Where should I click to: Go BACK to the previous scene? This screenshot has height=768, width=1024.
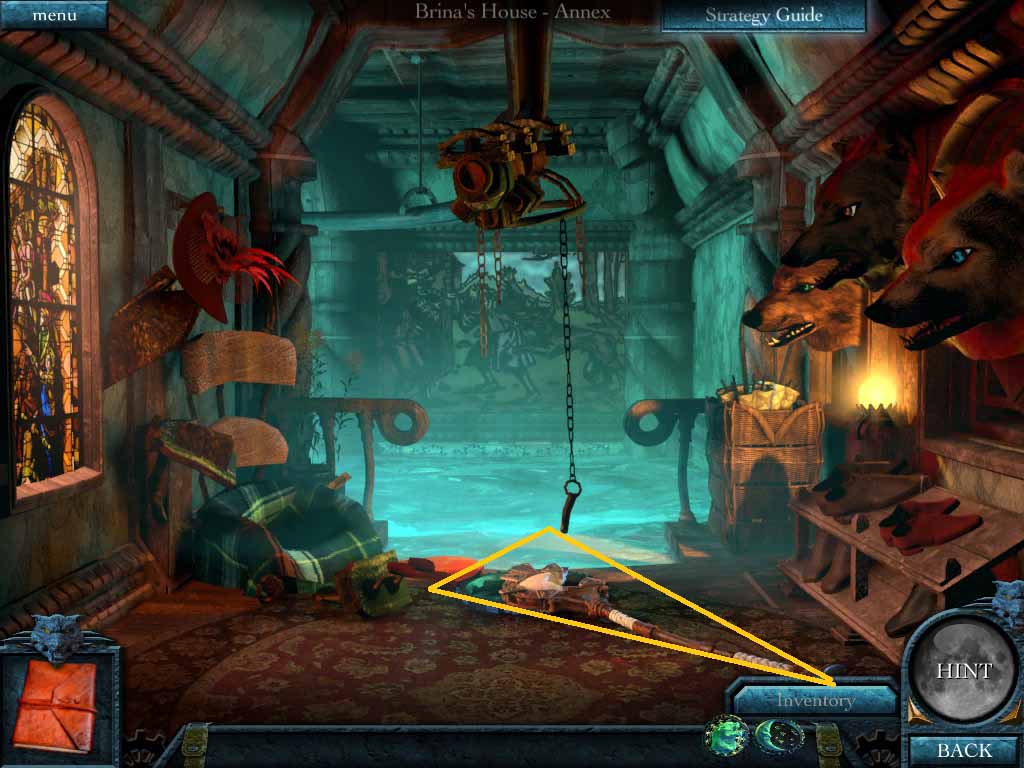tap(964, 750)
